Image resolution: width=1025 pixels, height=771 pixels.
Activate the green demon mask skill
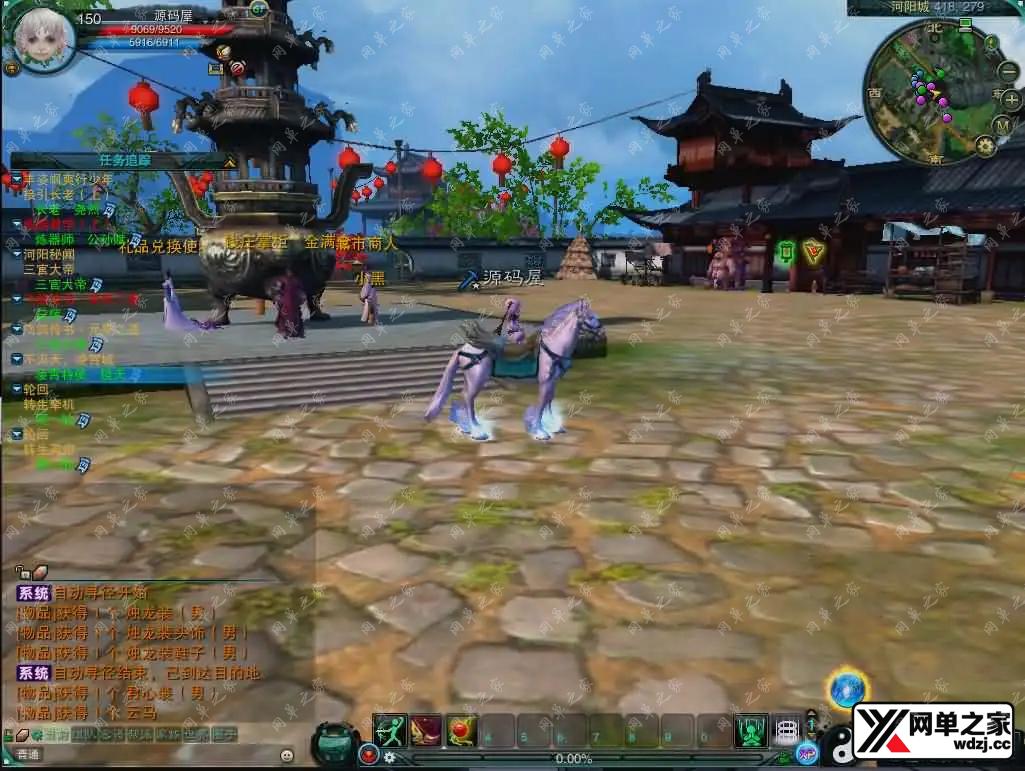pyautogui.click(x=750, y=730)
